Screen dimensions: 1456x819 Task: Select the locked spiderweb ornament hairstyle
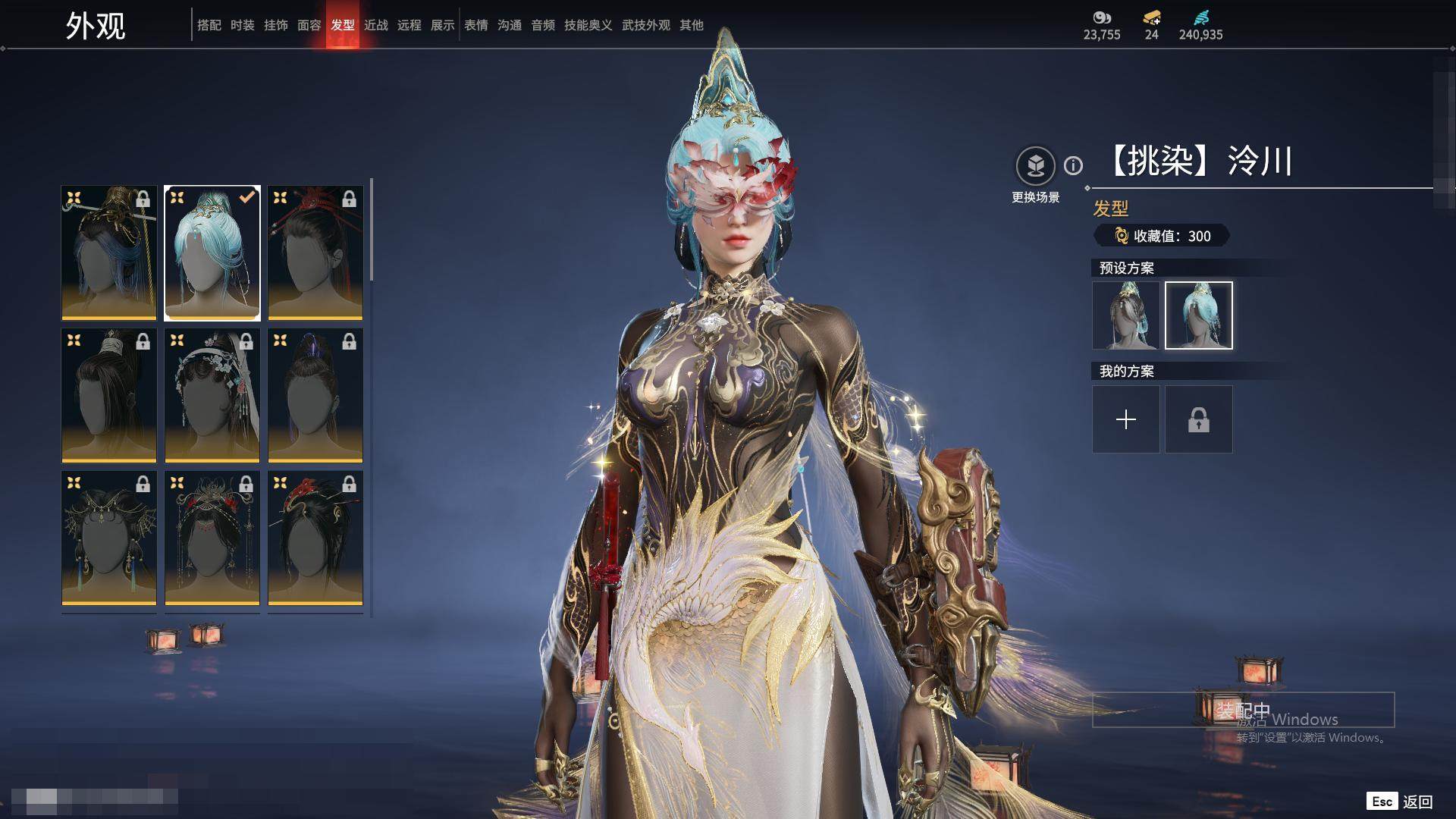[109, 538]
